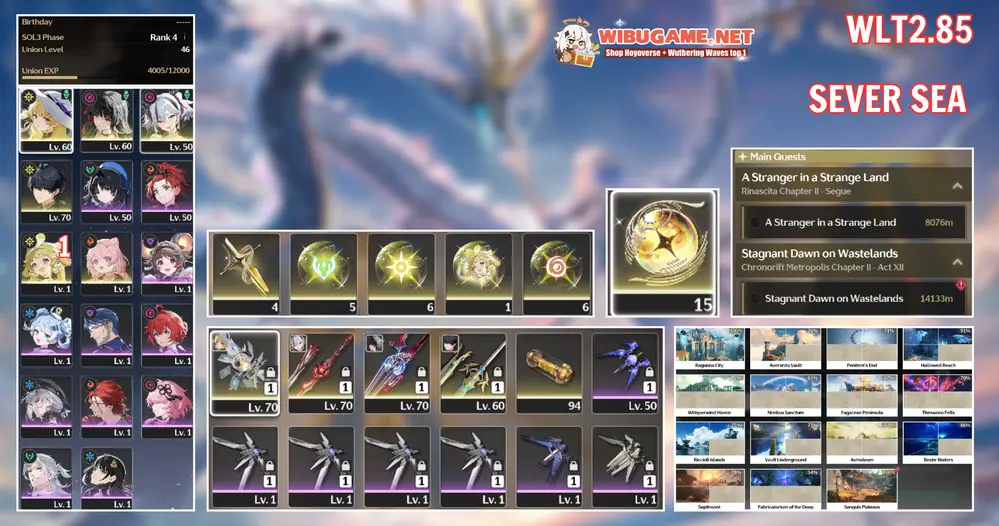999x526 pixels.
Task: Collapse the Stagnant Dawn on Wastelands chapter
Action: click(x=957, y=260)
